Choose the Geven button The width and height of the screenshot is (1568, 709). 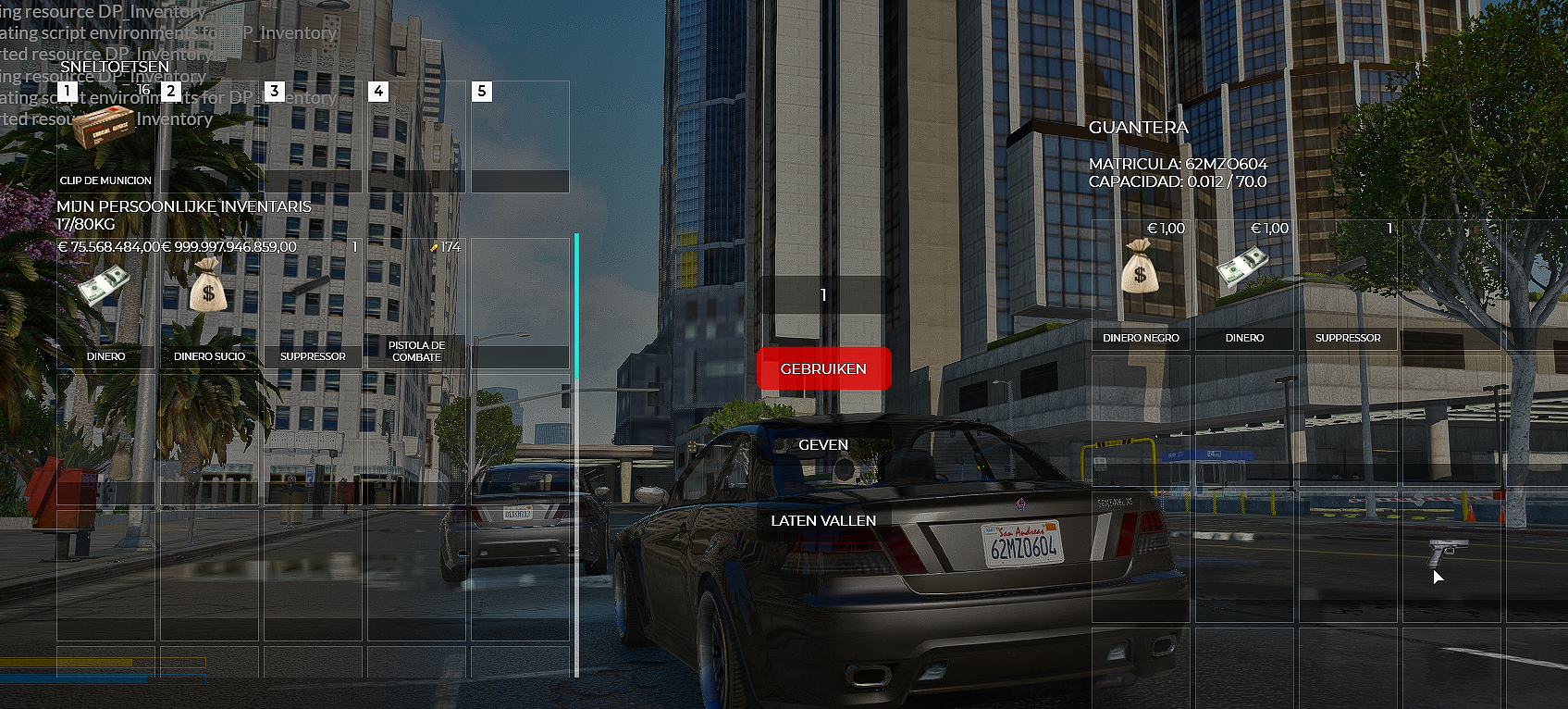[x=823, y=445]
